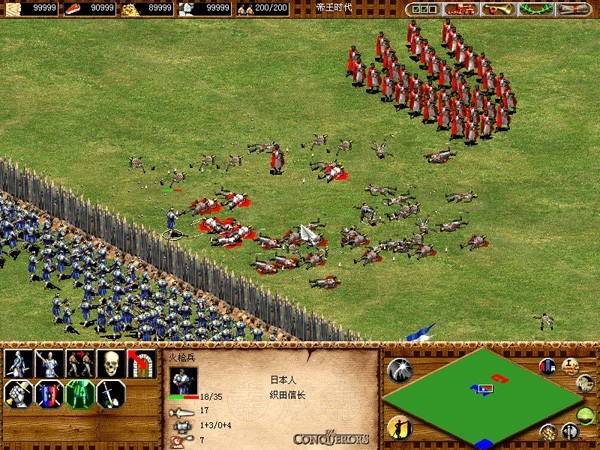Click the skull delete-unit command icon

111,363
